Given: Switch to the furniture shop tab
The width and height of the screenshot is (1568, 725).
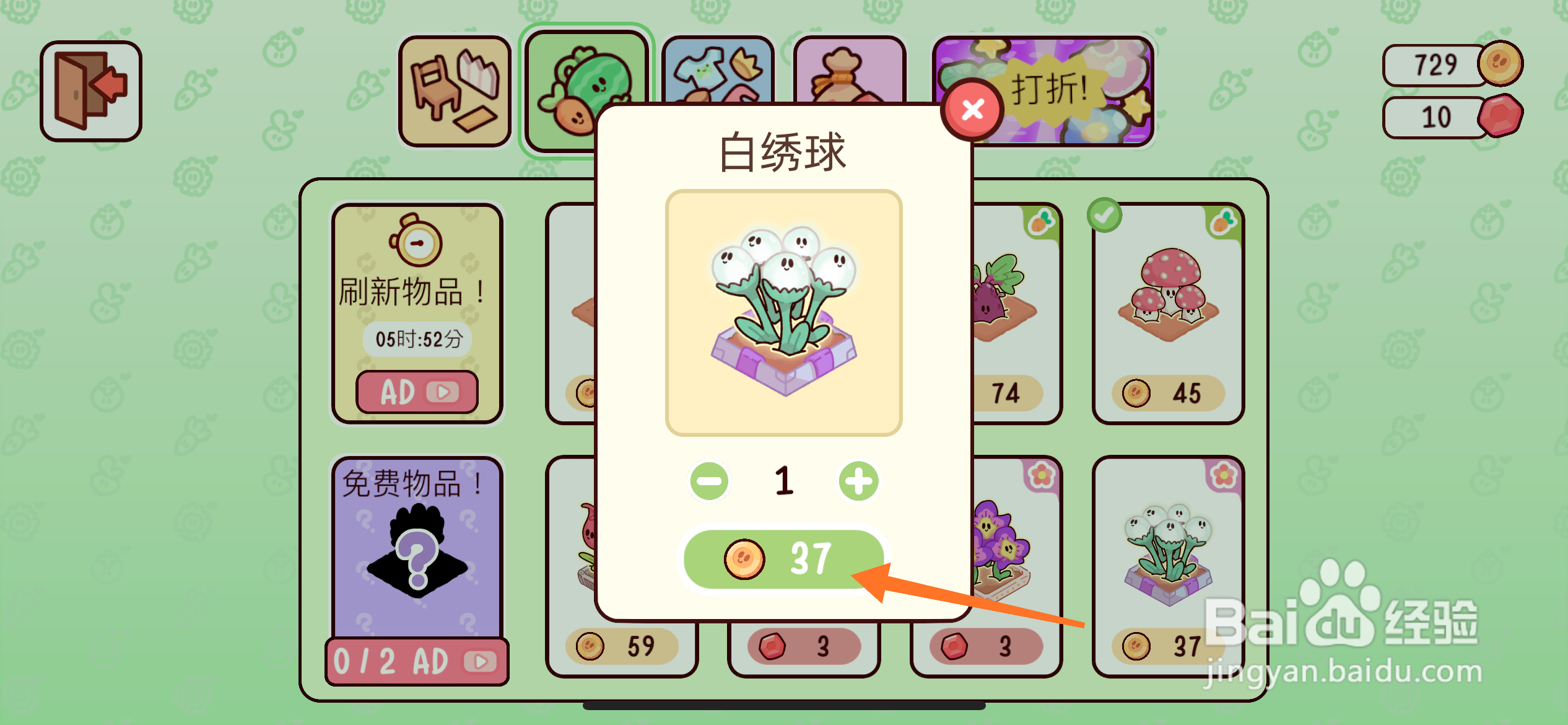Looking at the screenshot, I should point(455,91).
